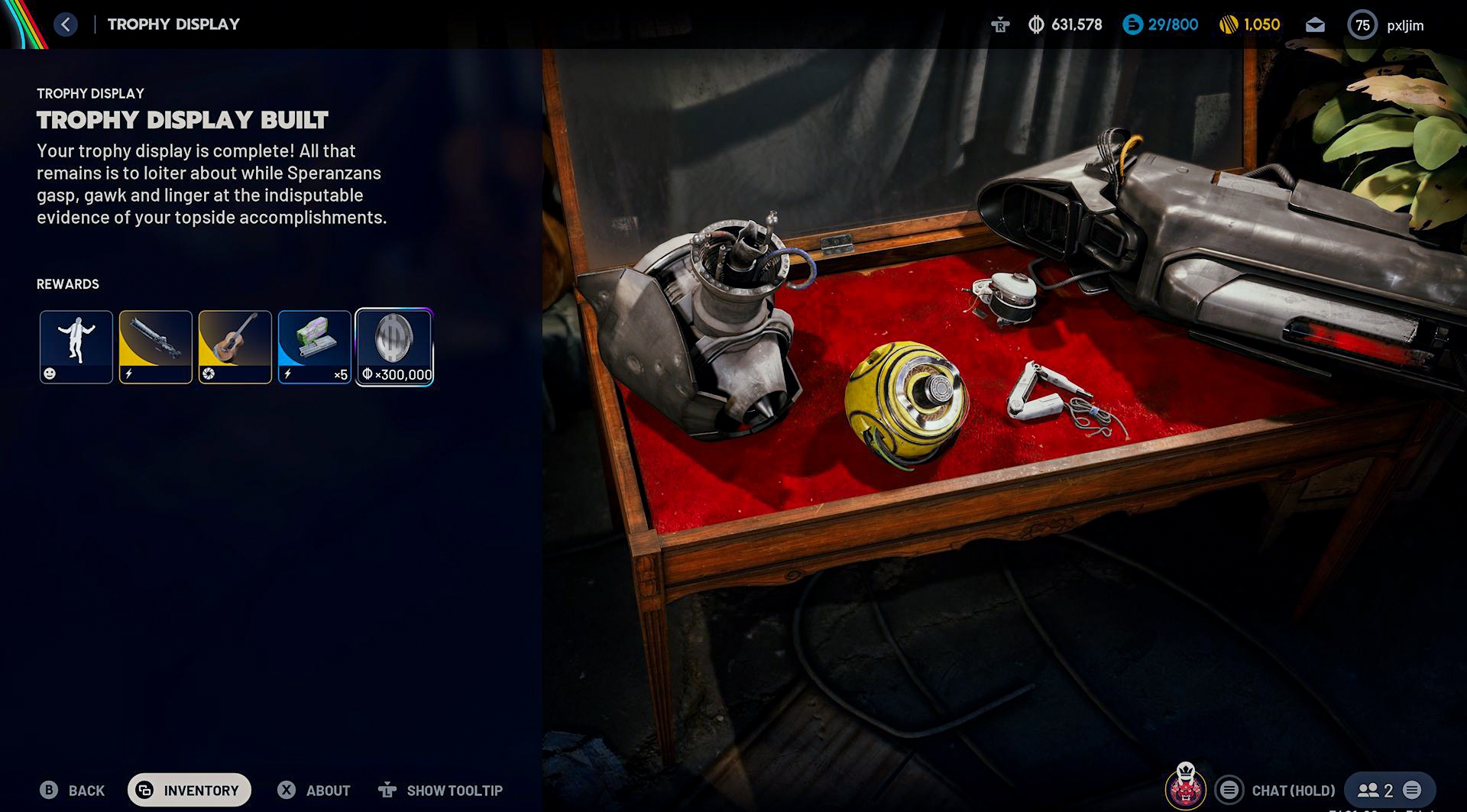
Task: Select the acoustic guitar reward tile
Action: [235, 347]
